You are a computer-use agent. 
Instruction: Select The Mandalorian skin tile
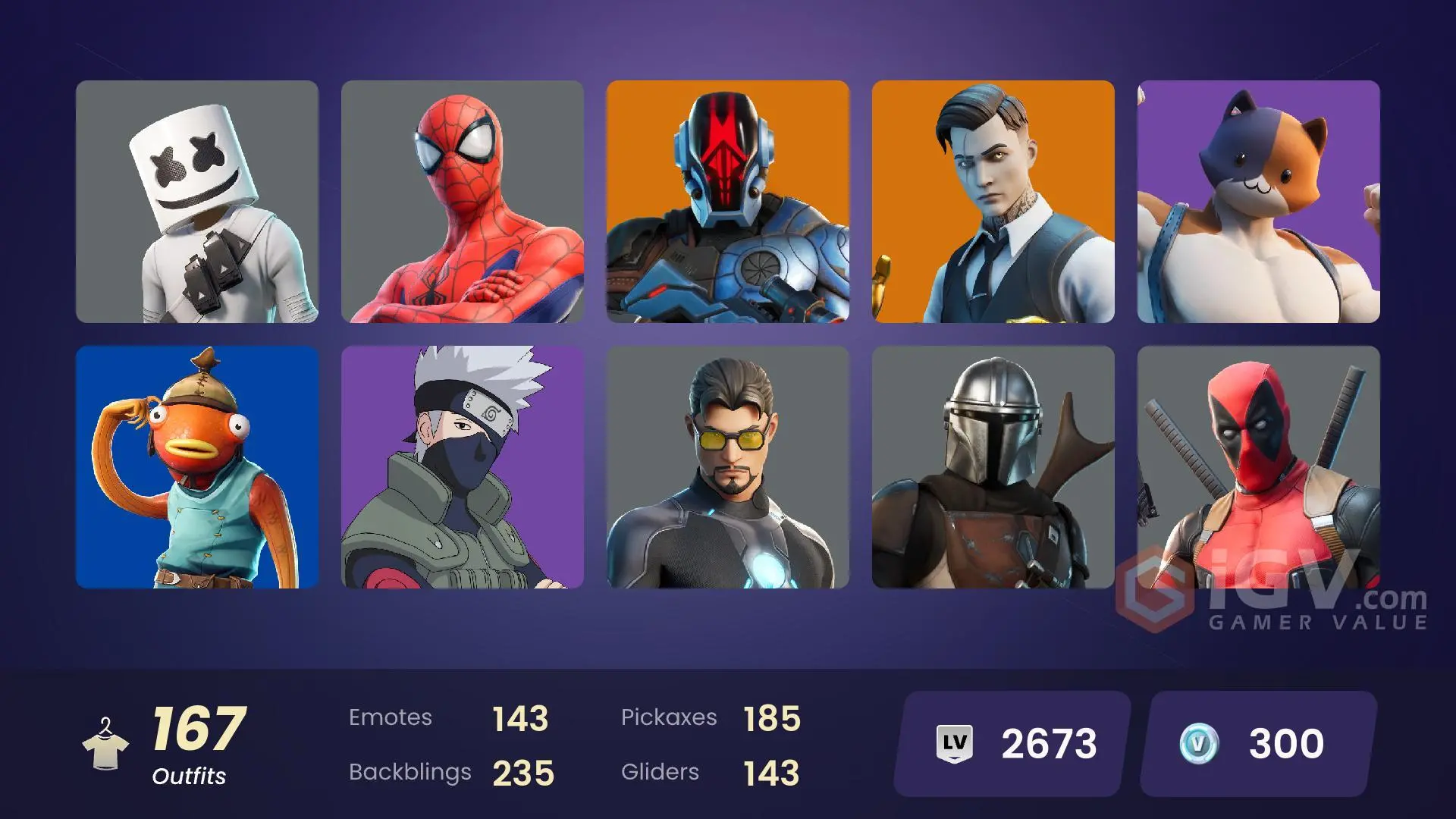click(993, 470)
